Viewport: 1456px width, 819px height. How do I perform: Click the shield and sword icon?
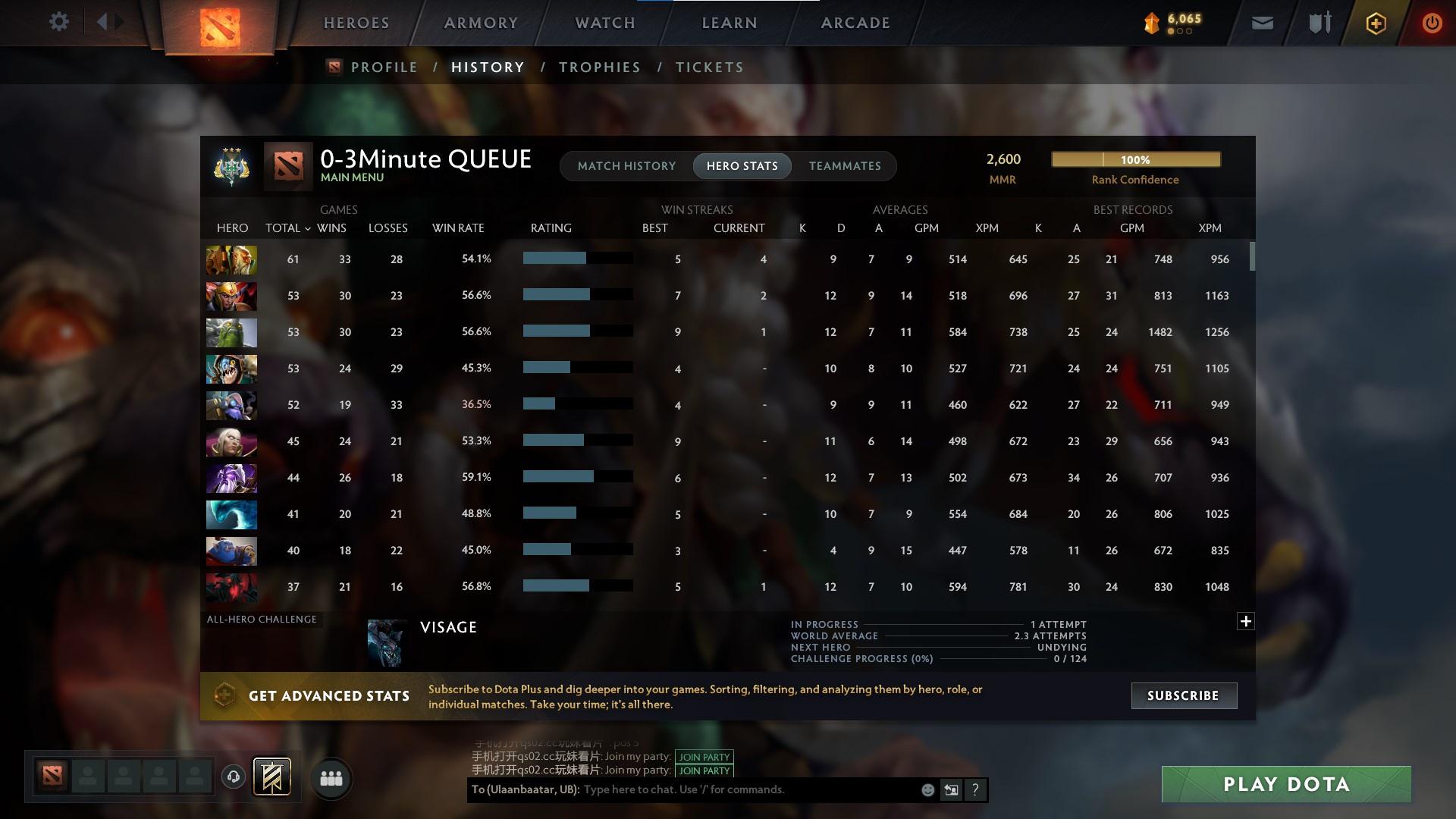click(x=1319, y=22)
